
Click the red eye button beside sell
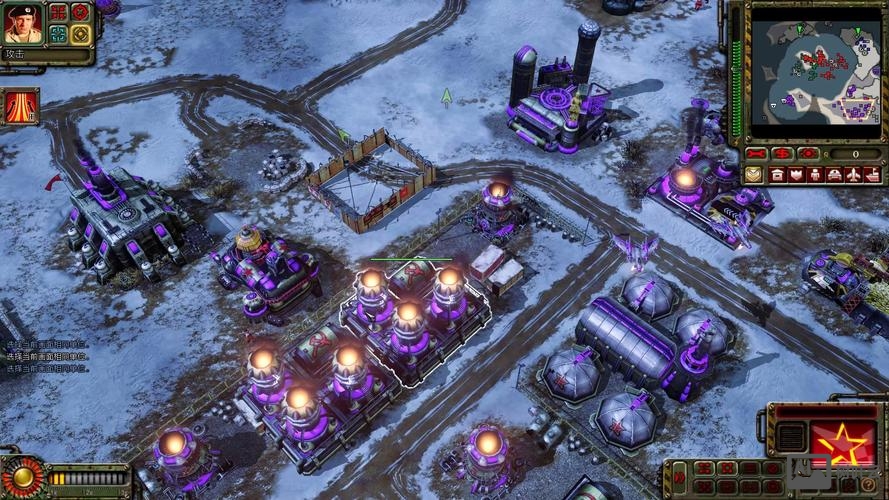coord(808,154)
